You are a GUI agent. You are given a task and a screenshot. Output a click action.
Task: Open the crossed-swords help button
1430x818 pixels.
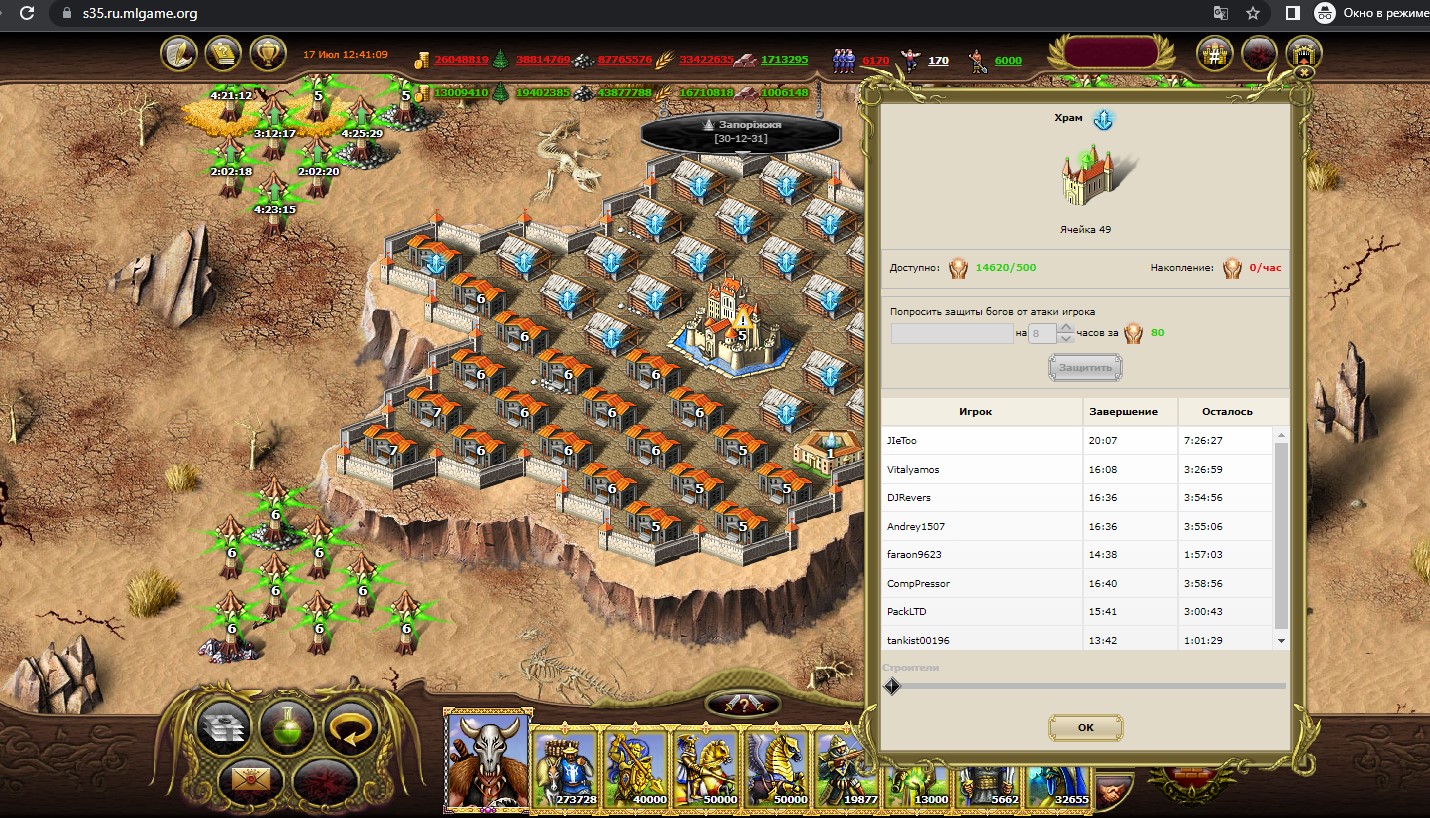(x=742, y=704)
